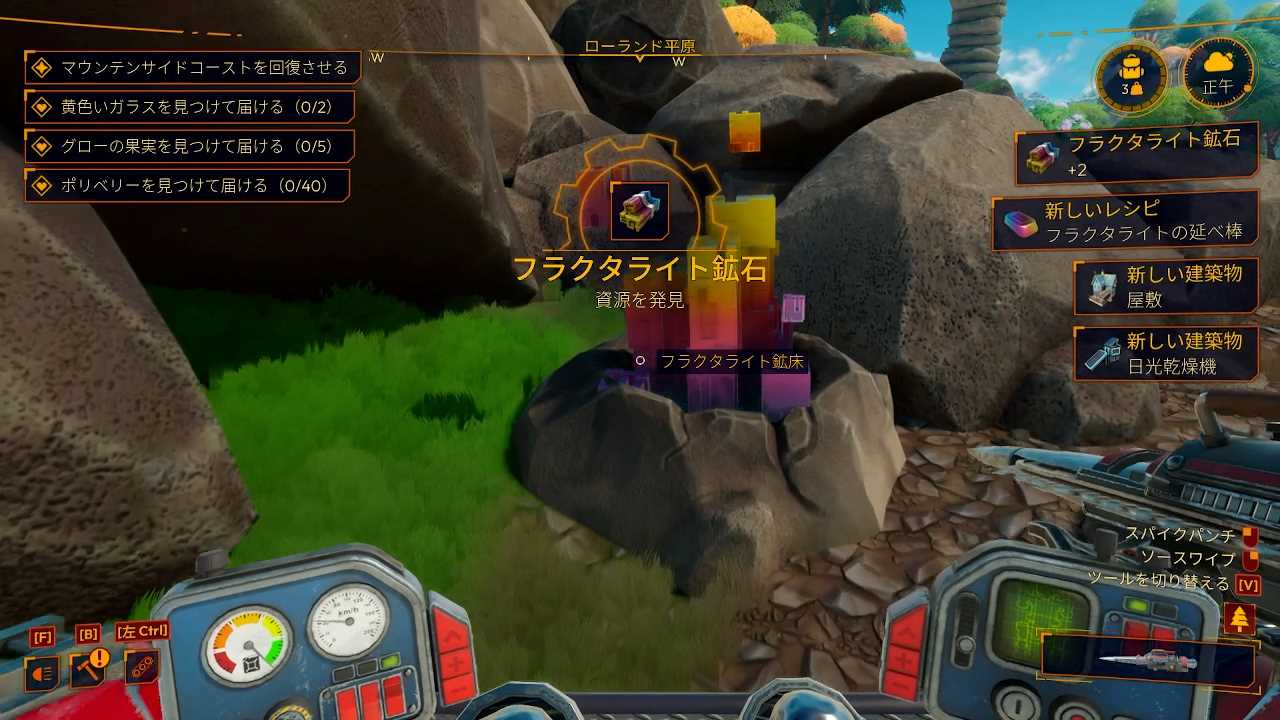The image size is (1280, 720).
Task: Show the 新しい建築物 日光乾燥機 notification
Action: click(1165, 354)
